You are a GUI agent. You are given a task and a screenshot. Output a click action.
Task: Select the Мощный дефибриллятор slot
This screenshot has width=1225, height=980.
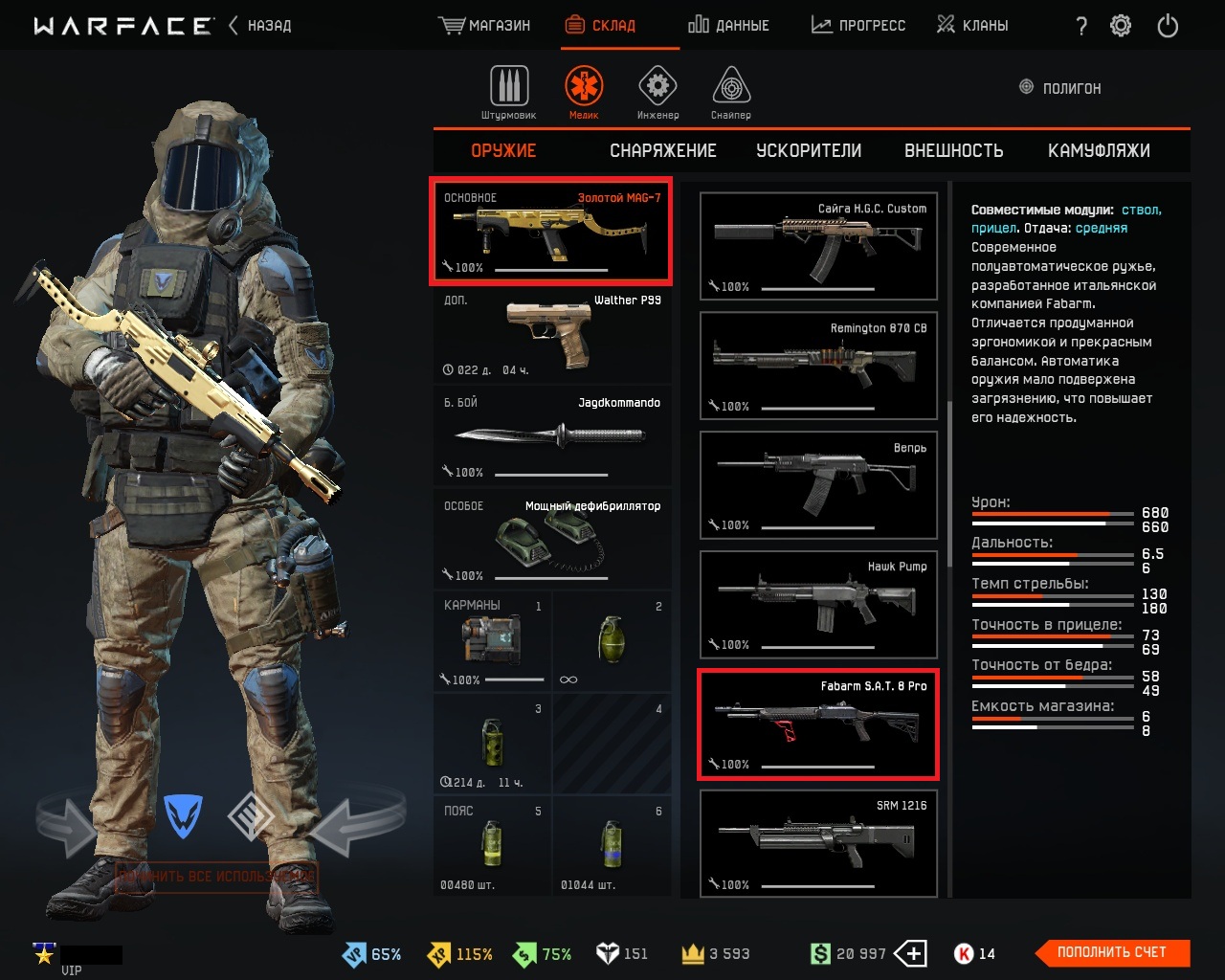(x=552, y=541)
